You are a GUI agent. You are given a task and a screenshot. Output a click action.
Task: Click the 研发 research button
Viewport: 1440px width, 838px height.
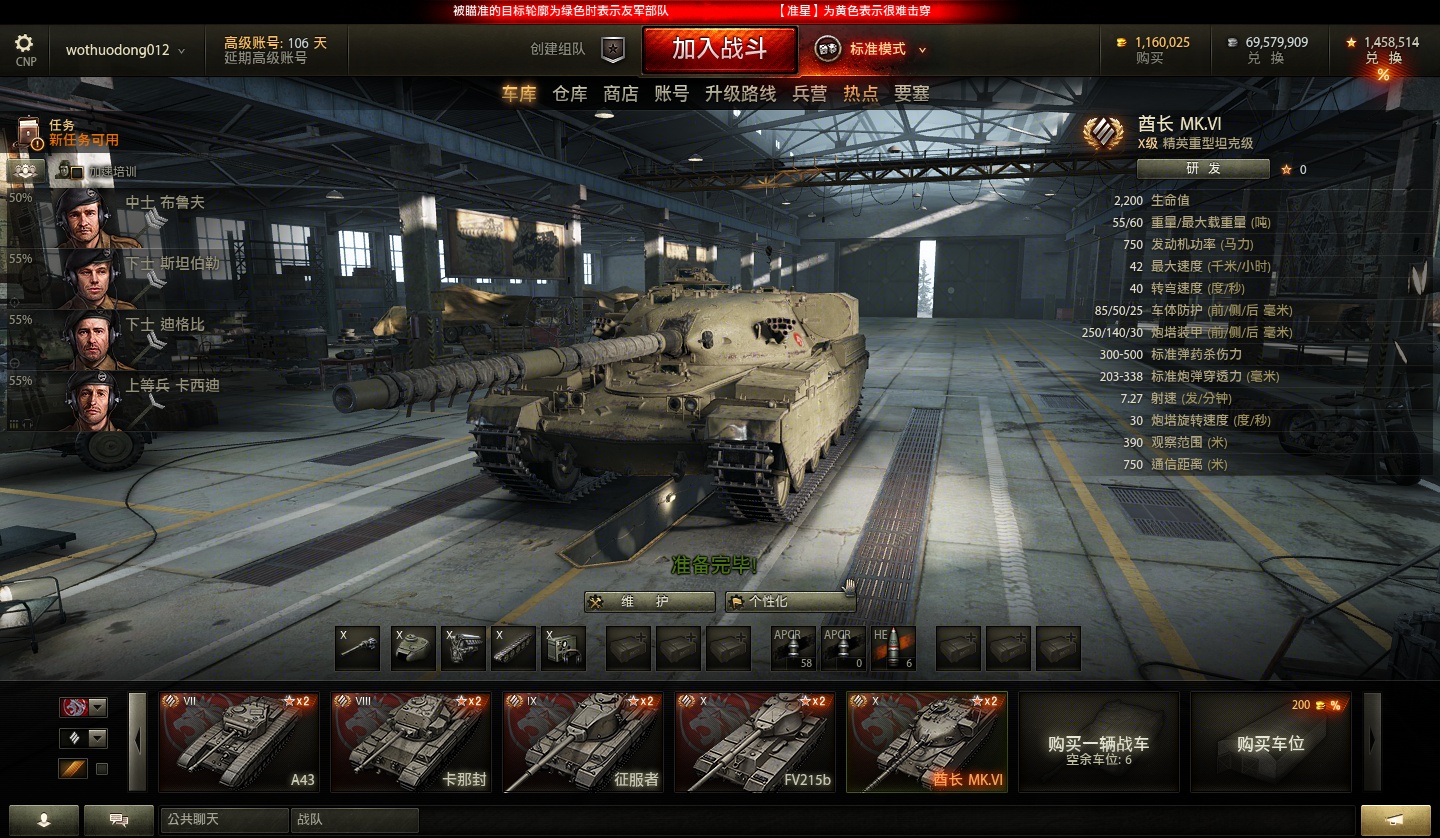pos(1203,169)
